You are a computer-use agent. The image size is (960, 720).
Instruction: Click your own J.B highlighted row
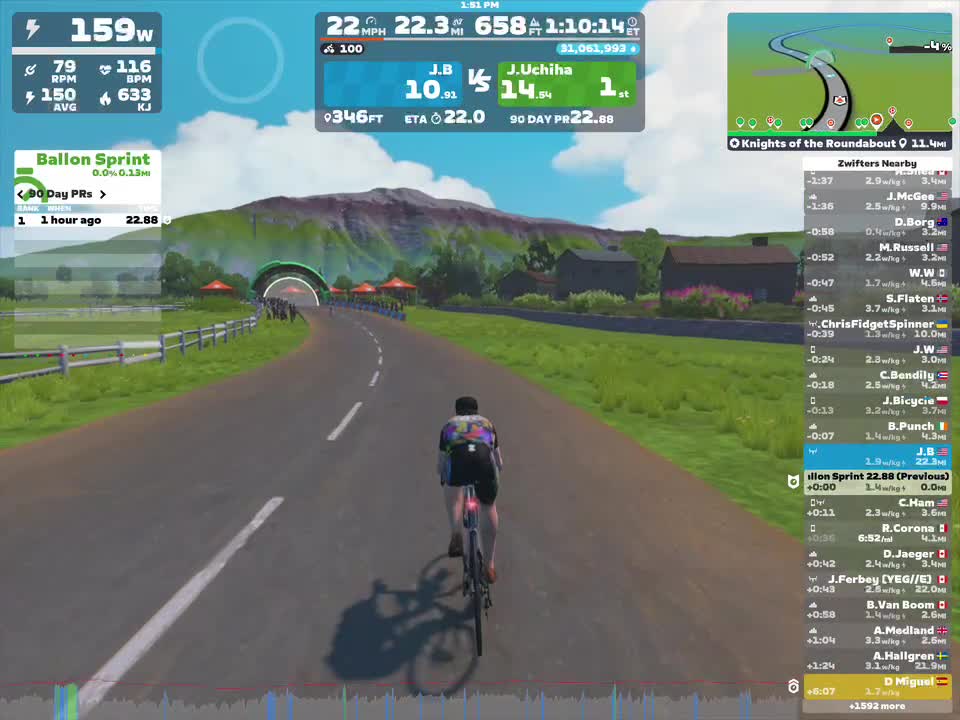[877, 457]
